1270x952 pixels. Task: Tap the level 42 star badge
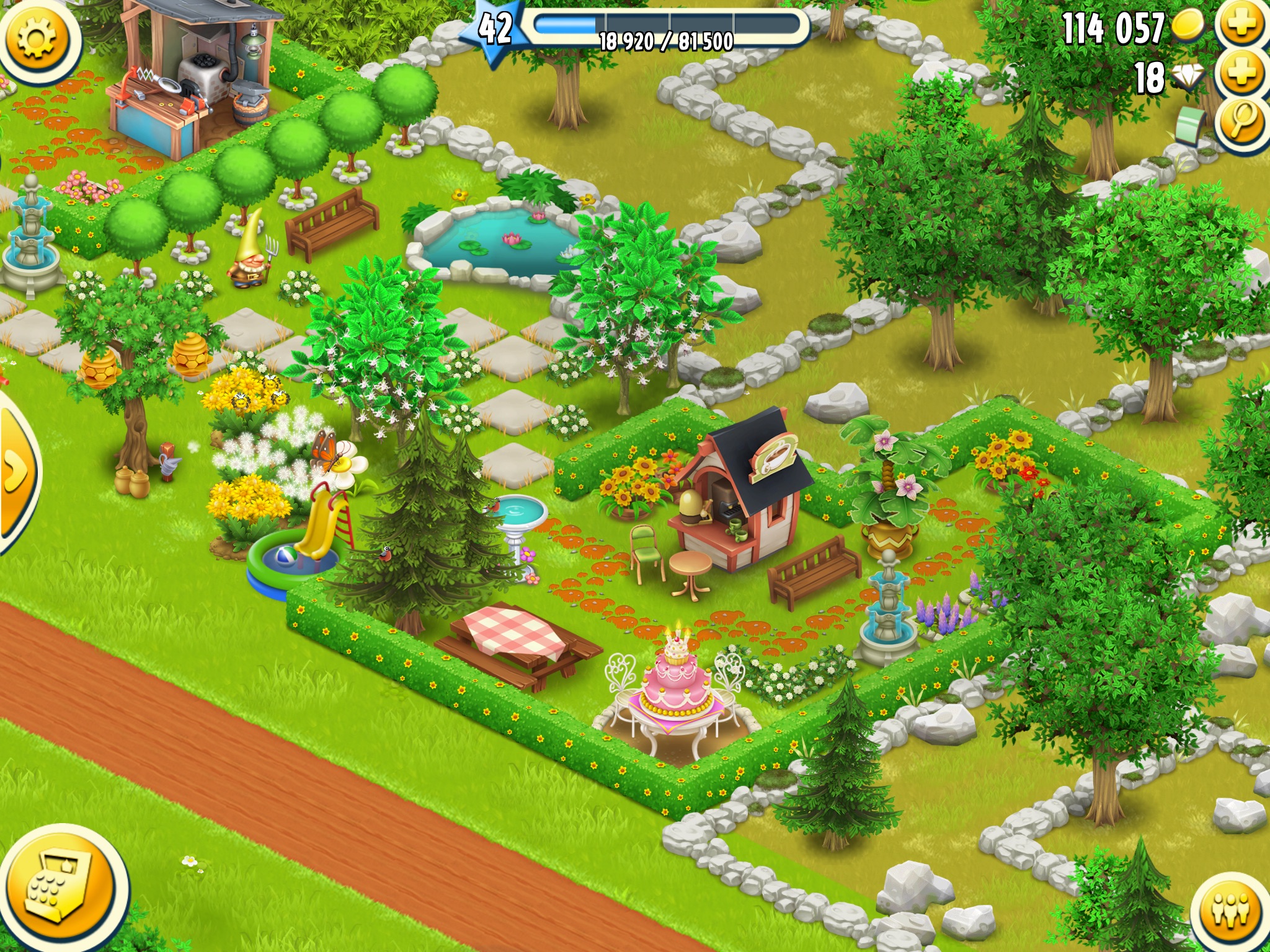495,30
